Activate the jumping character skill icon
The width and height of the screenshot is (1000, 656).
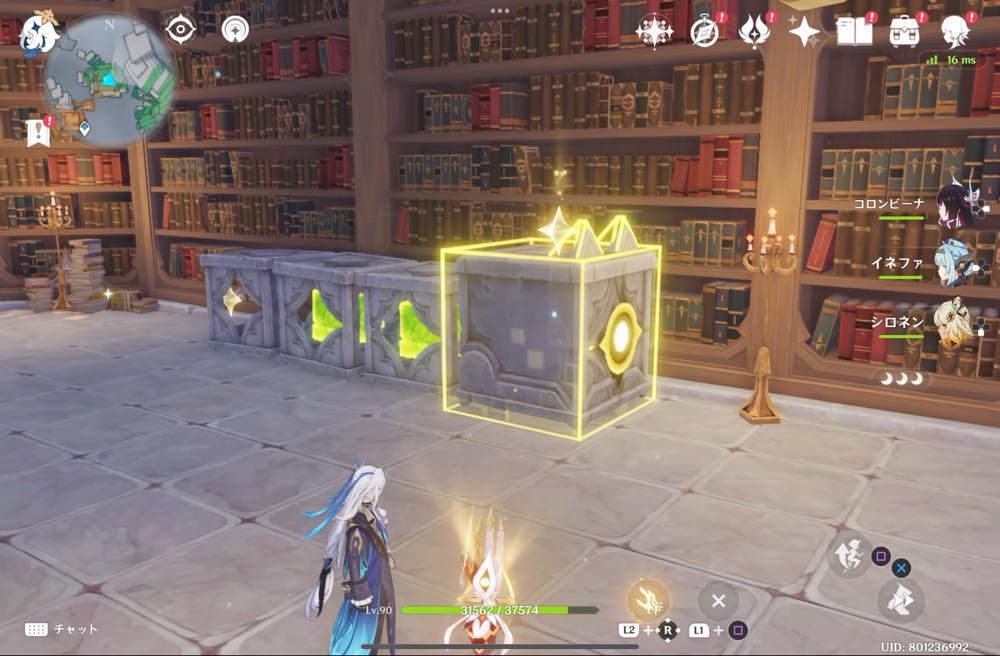(847, 555)
